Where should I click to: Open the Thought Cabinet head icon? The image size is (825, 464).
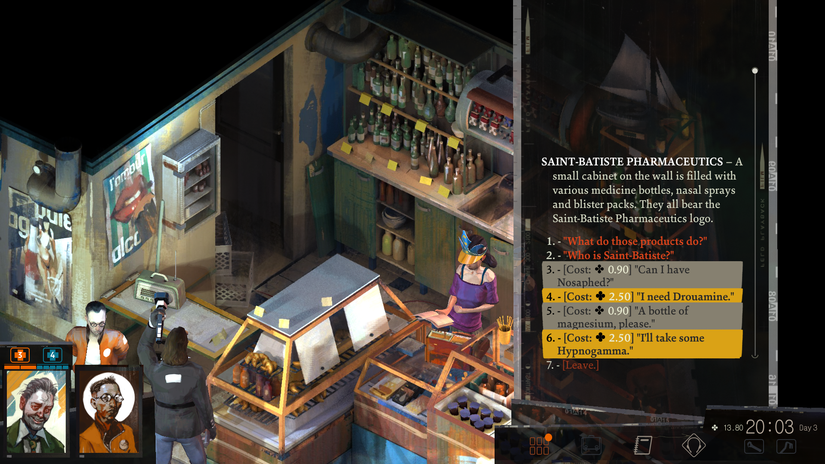click(x=693, y=444)
